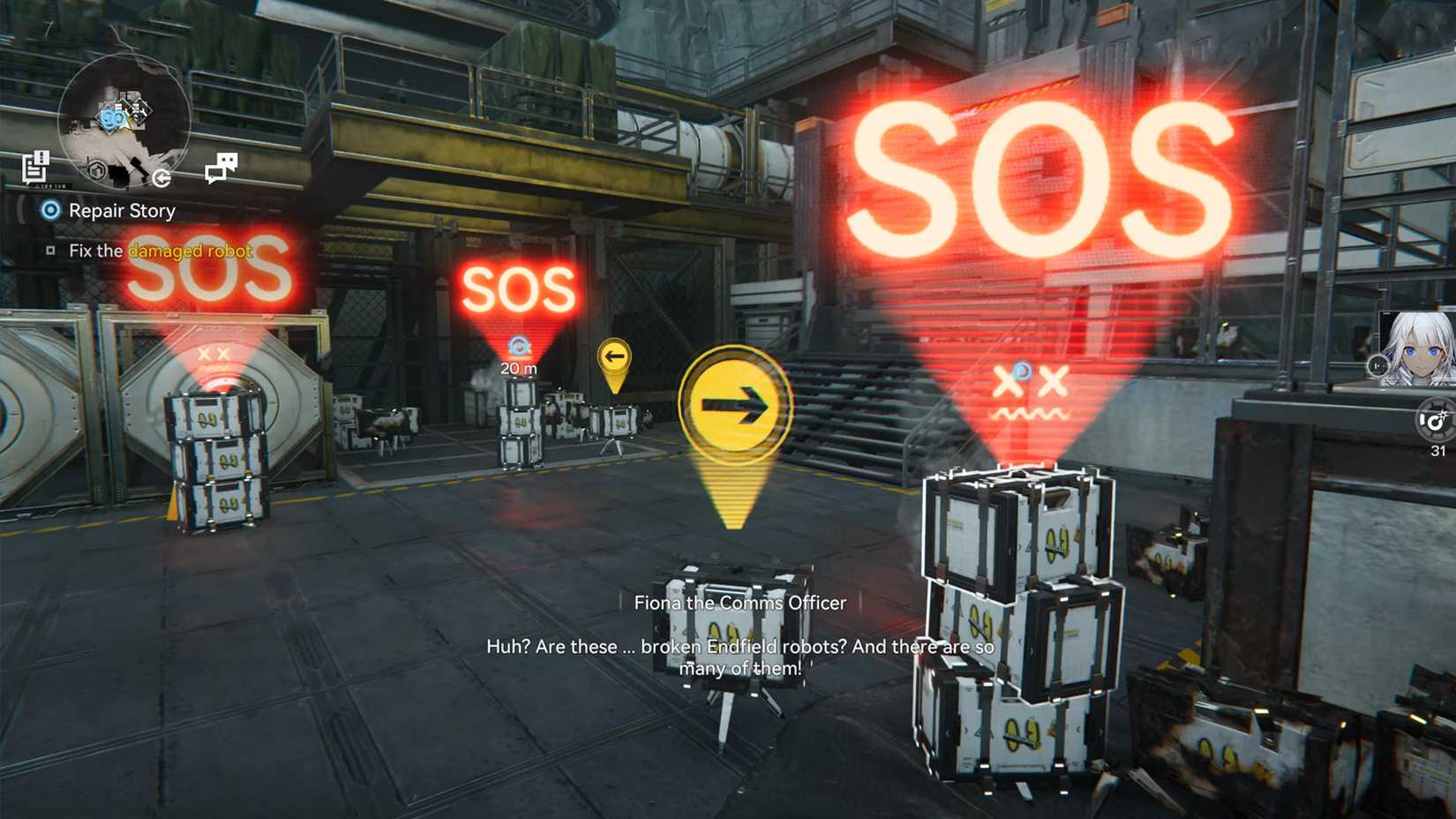Select the skill icon showing count 31
The height and width of the screenshot is (819, 1456).
(1436, 421)
